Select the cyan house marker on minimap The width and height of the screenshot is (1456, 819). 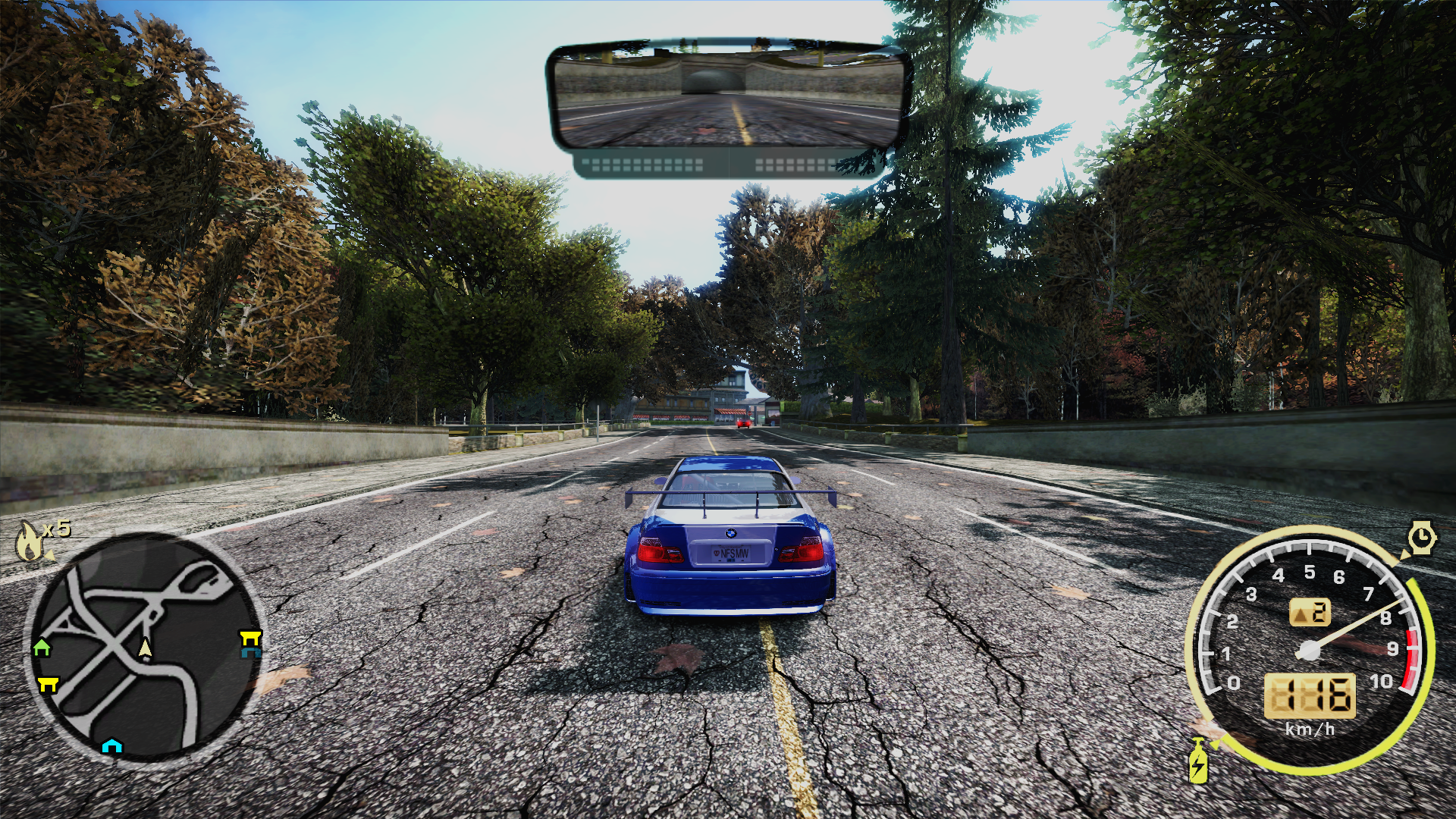(112, 745)
